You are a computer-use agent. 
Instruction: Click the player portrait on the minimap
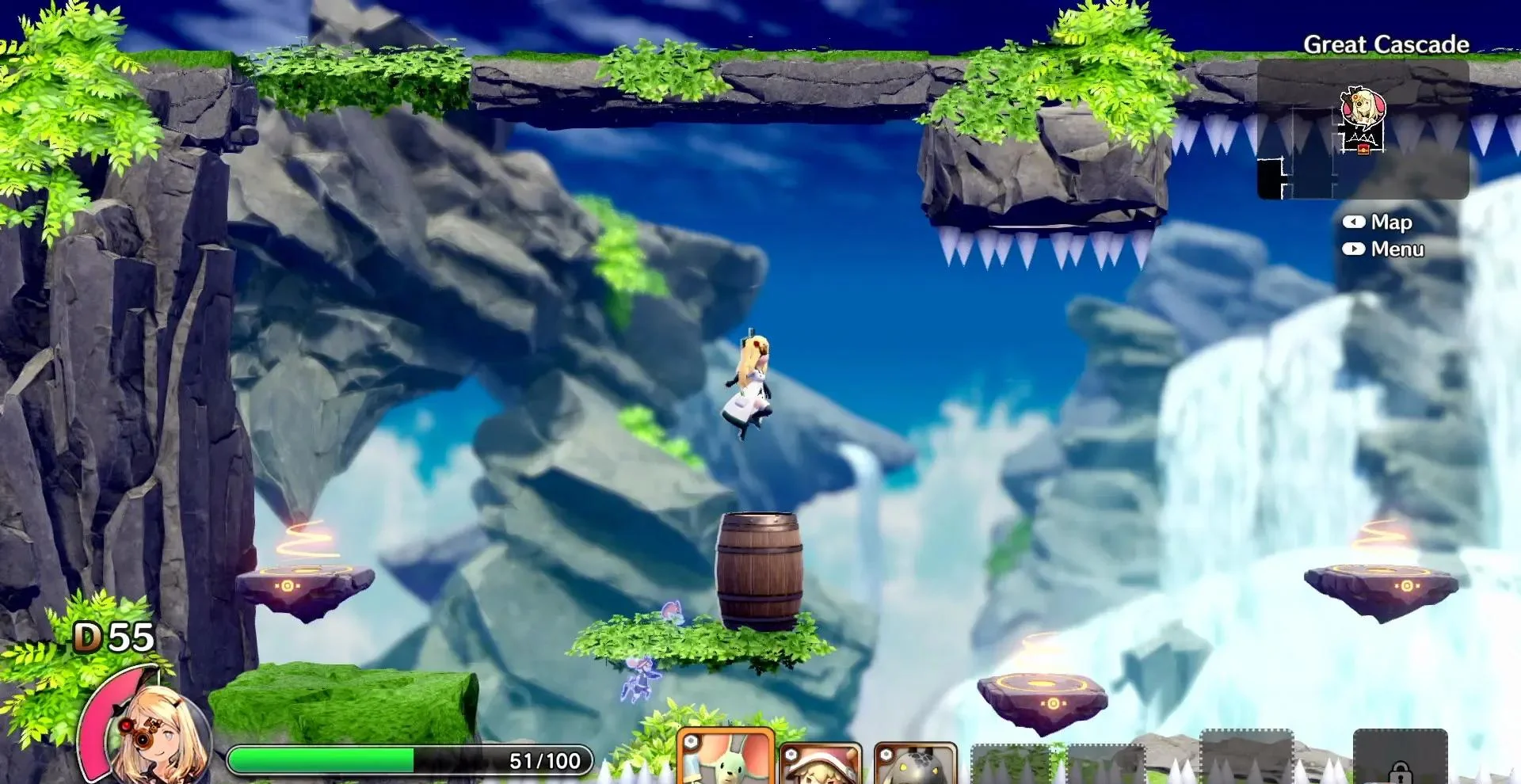pos(1364,103)
